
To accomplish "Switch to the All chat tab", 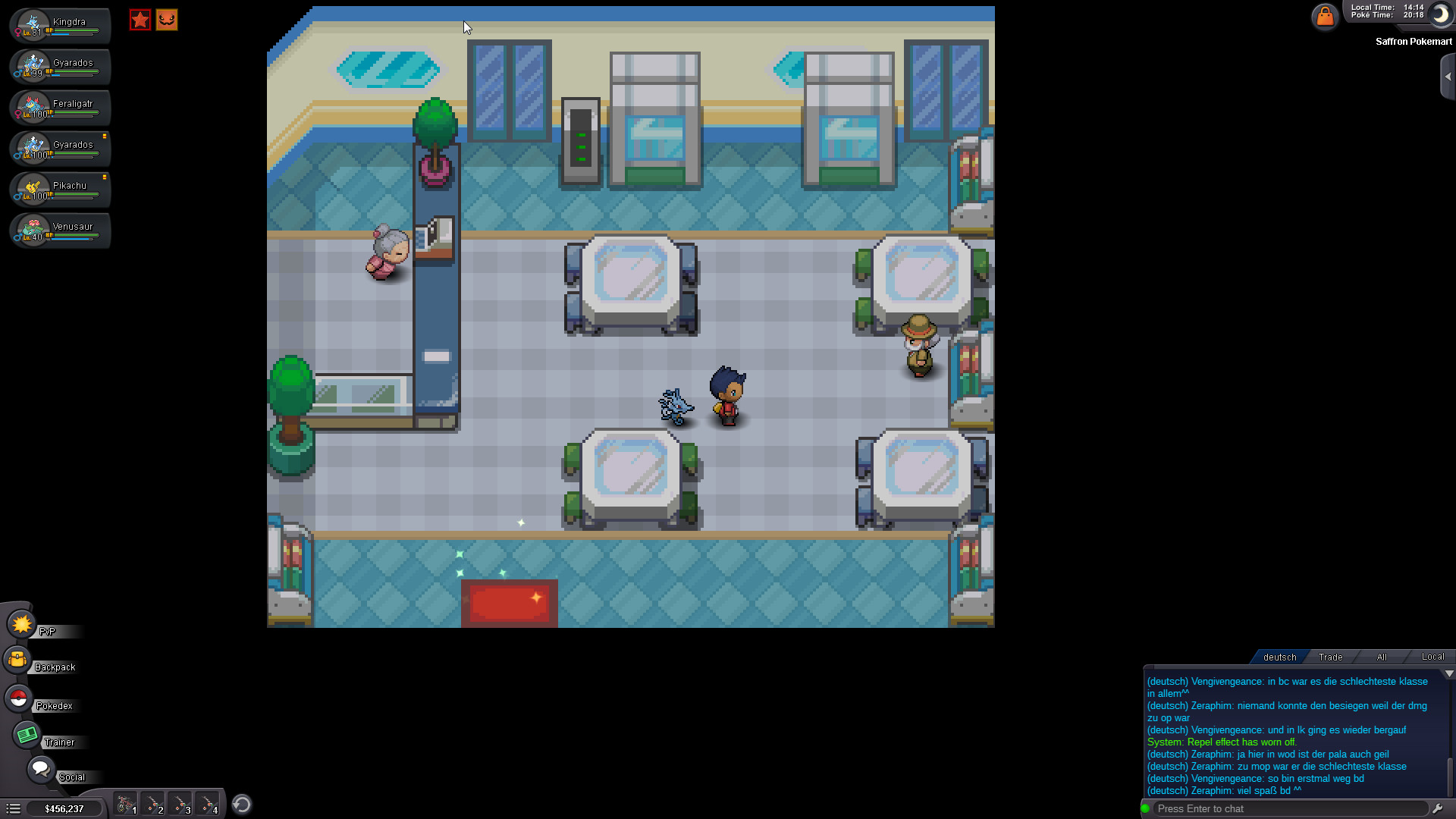I will 1382,657.
